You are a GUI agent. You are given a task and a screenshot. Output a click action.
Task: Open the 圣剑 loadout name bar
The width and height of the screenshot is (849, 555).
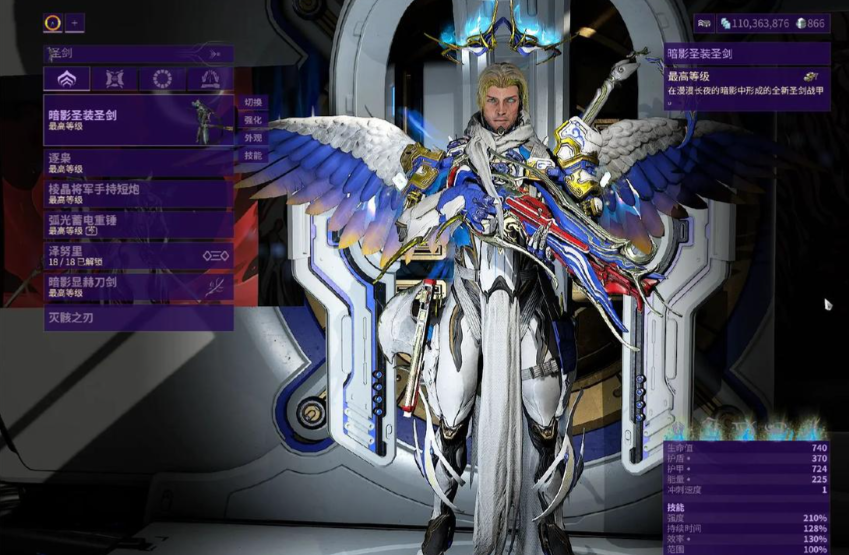coord(138,53)
